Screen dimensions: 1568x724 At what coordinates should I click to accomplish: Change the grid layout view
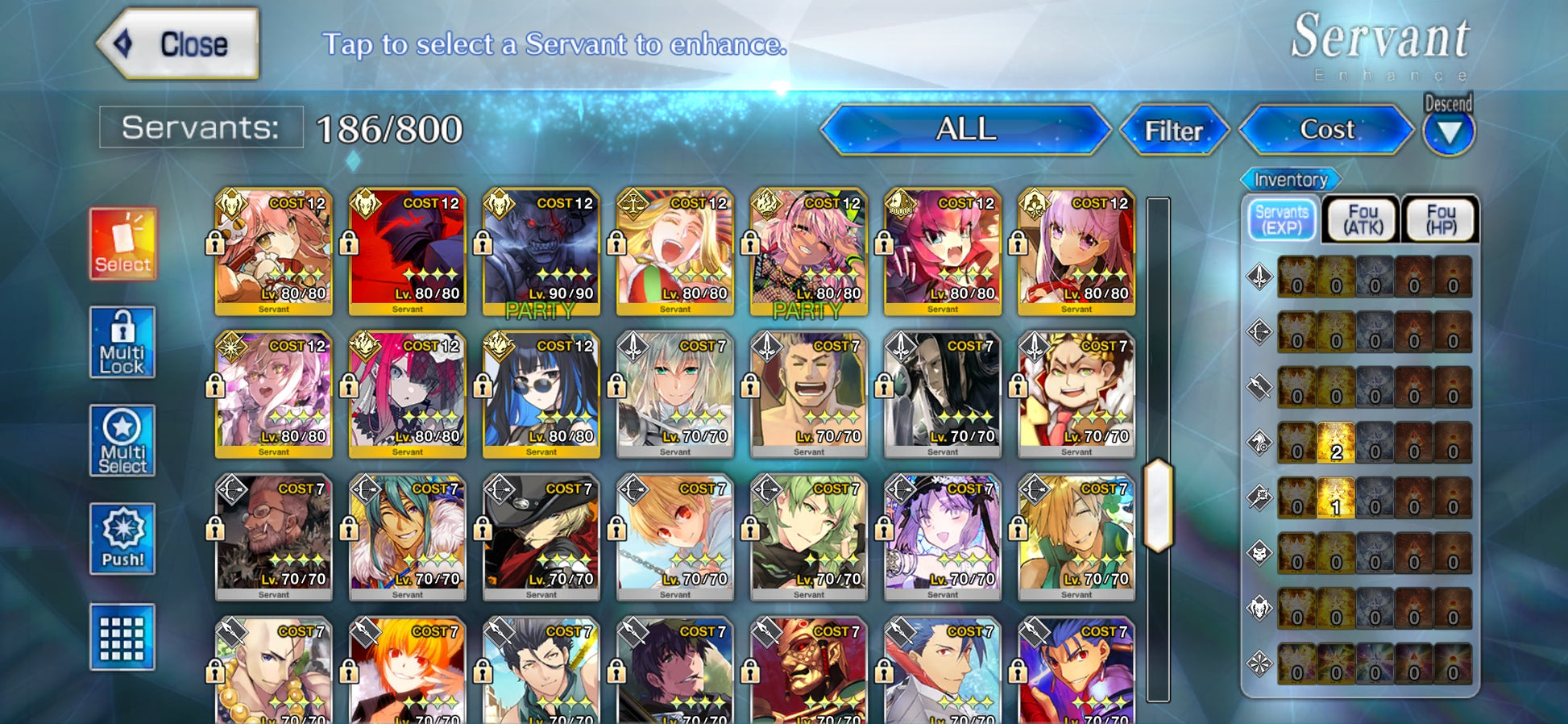tap(122, 637)
